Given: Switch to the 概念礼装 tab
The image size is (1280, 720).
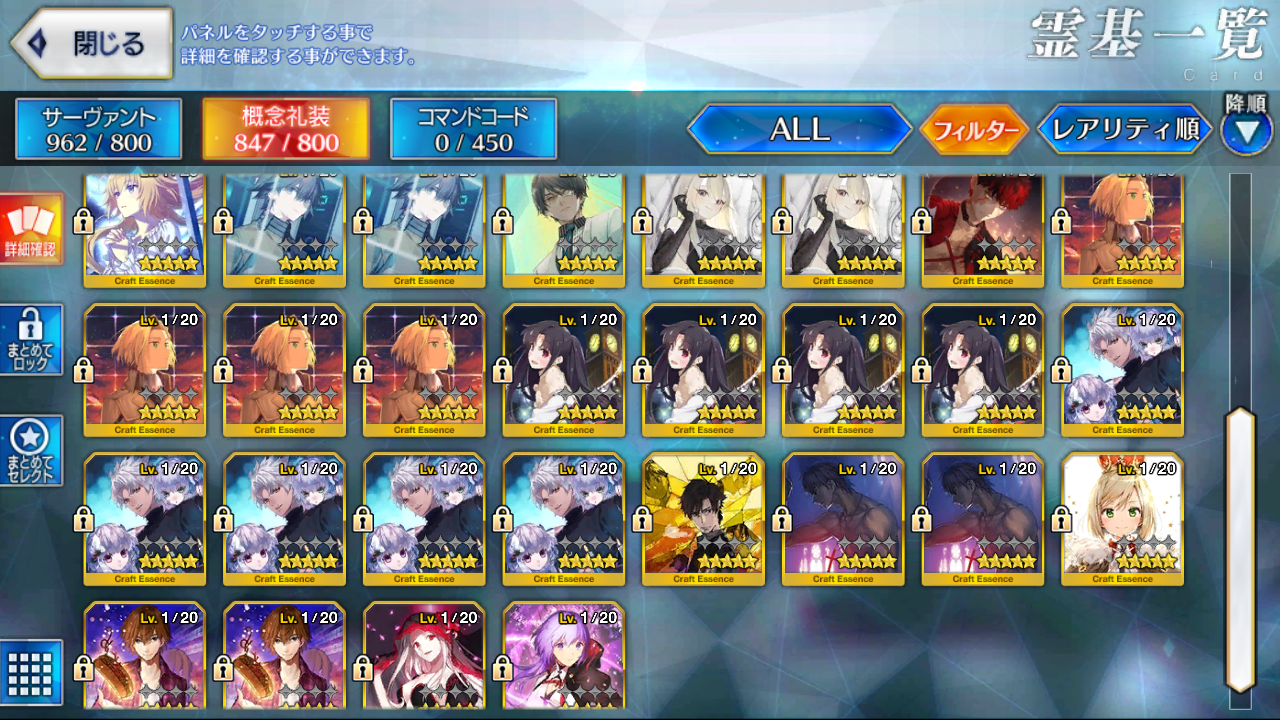Looking at the screenshot, I should (286, 130).
